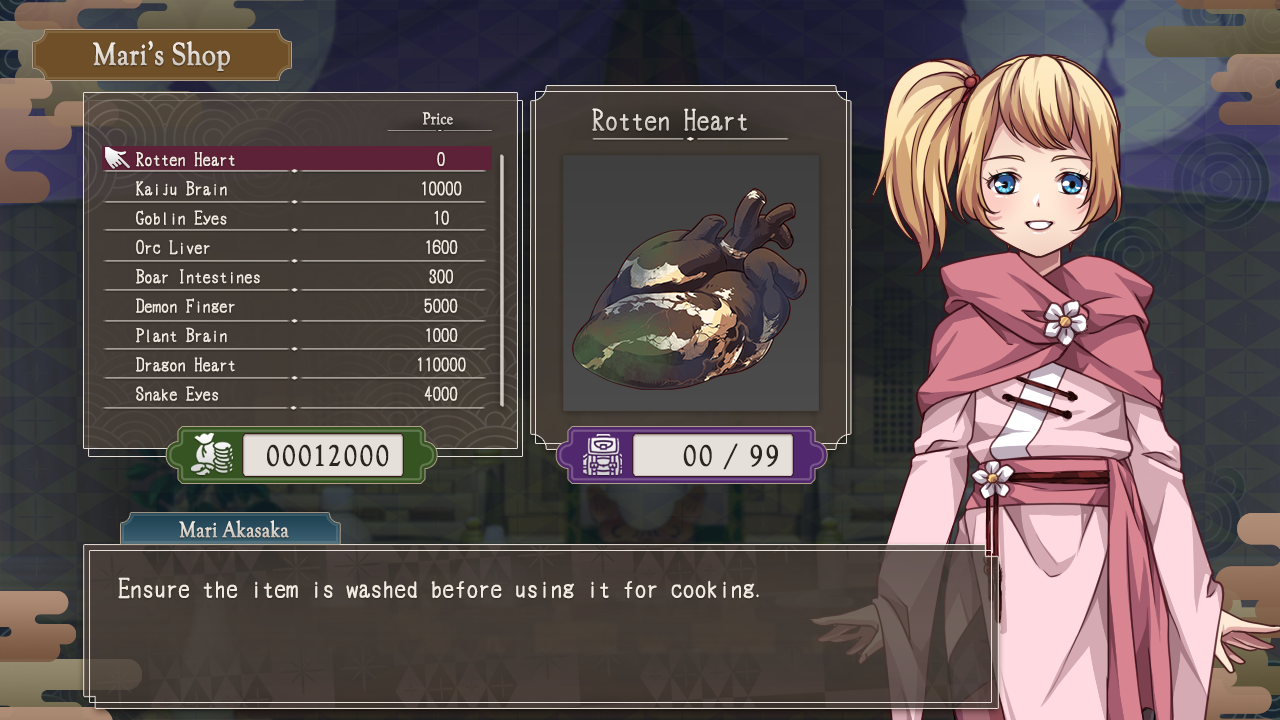Select the Demon Finger item
Image resolution: width=1280 pixels, height=720 pixels.
click(x=298, y=306)
